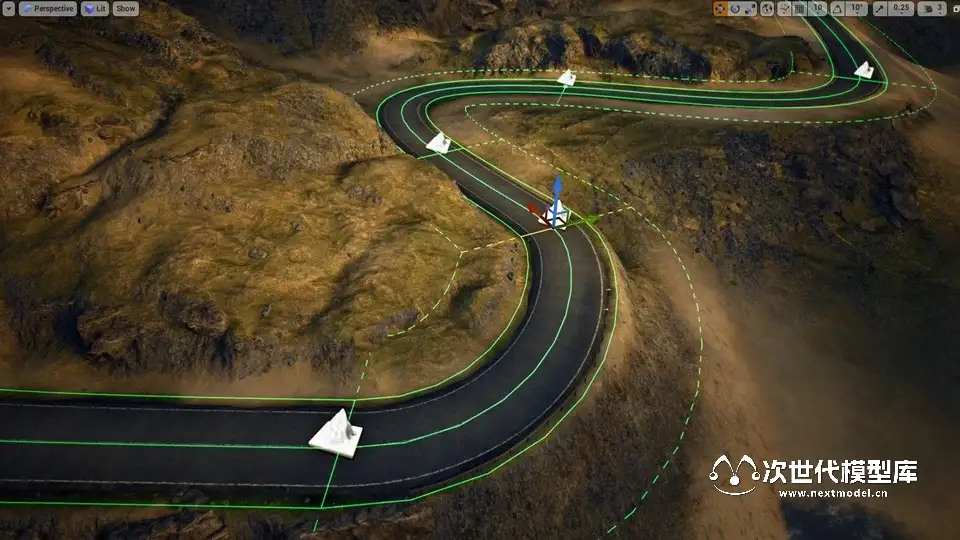960x540 pixels.
Task: Open the grid snap size 10 dropdown
Action: pyautogui.click(x=818, y=8)
